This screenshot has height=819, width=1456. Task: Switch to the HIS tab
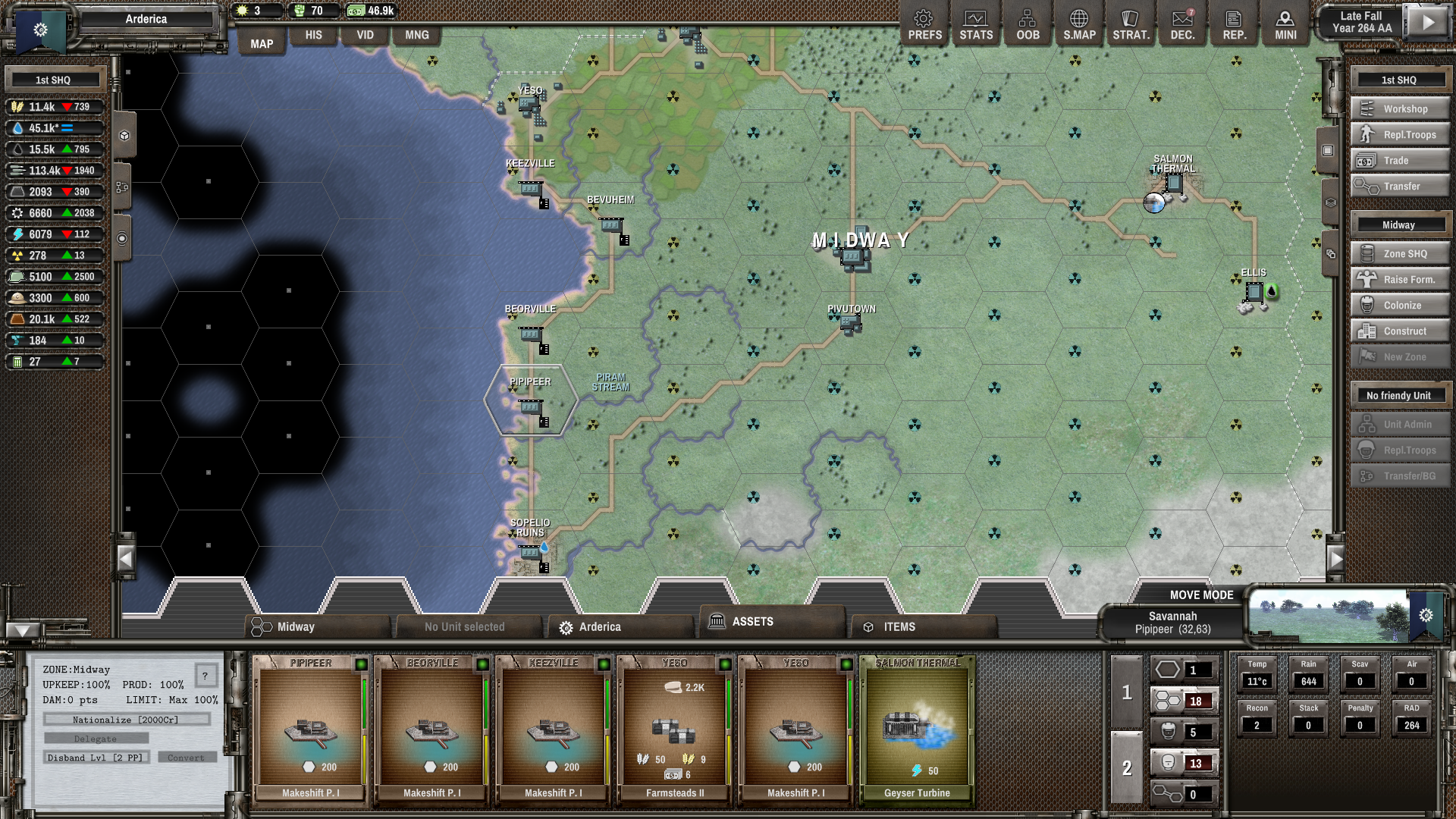pyautogui.click(x=313, y=36)
